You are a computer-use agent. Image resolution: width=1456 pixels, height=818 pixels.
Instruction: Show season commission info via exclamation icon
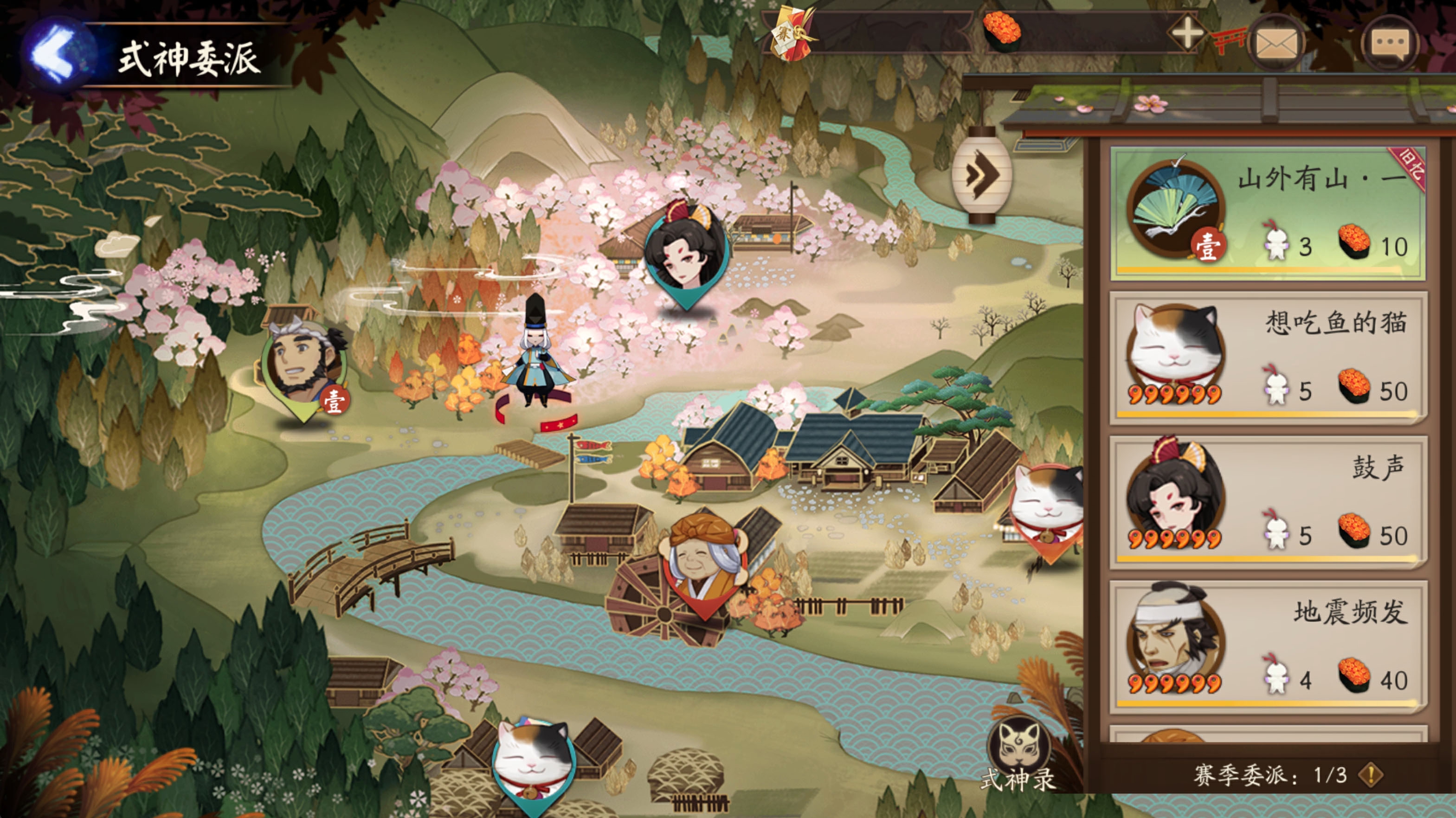tap(1371, 774)
